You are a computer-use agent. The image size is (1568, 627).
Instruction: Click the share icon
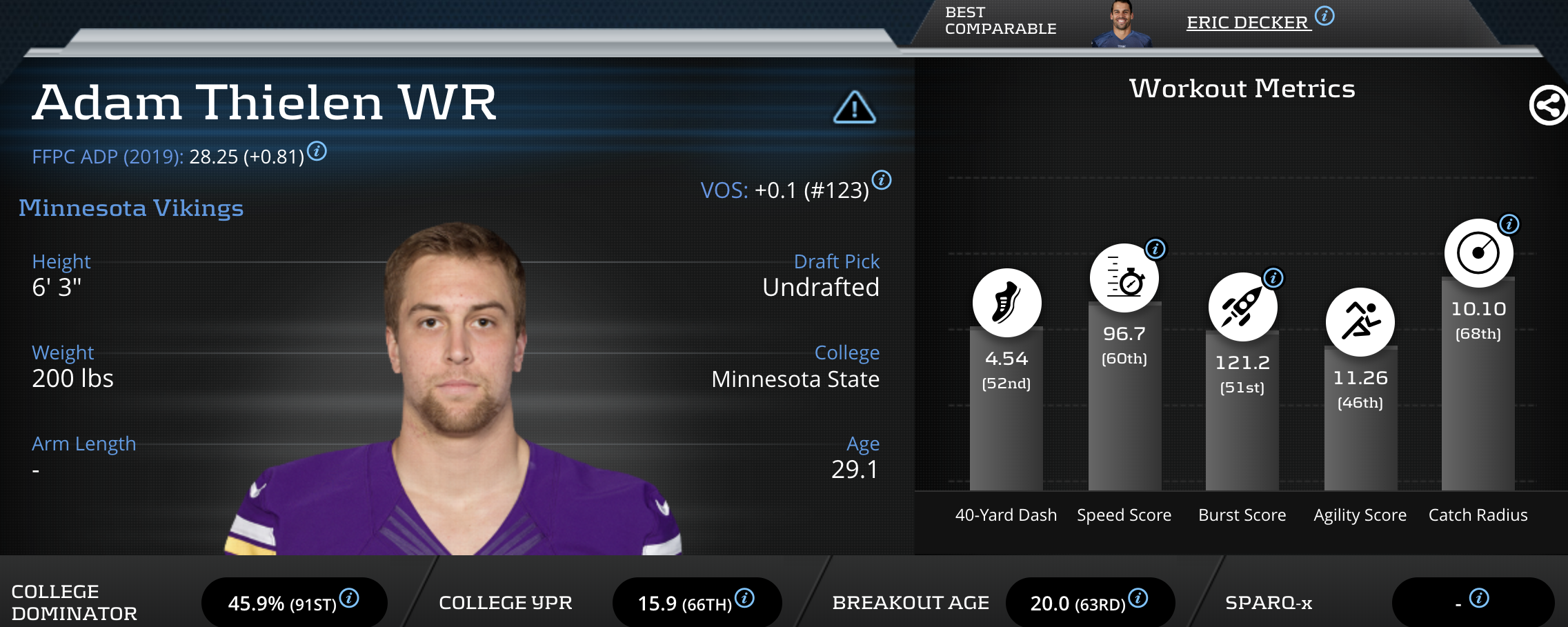[x=1548, y=106]
